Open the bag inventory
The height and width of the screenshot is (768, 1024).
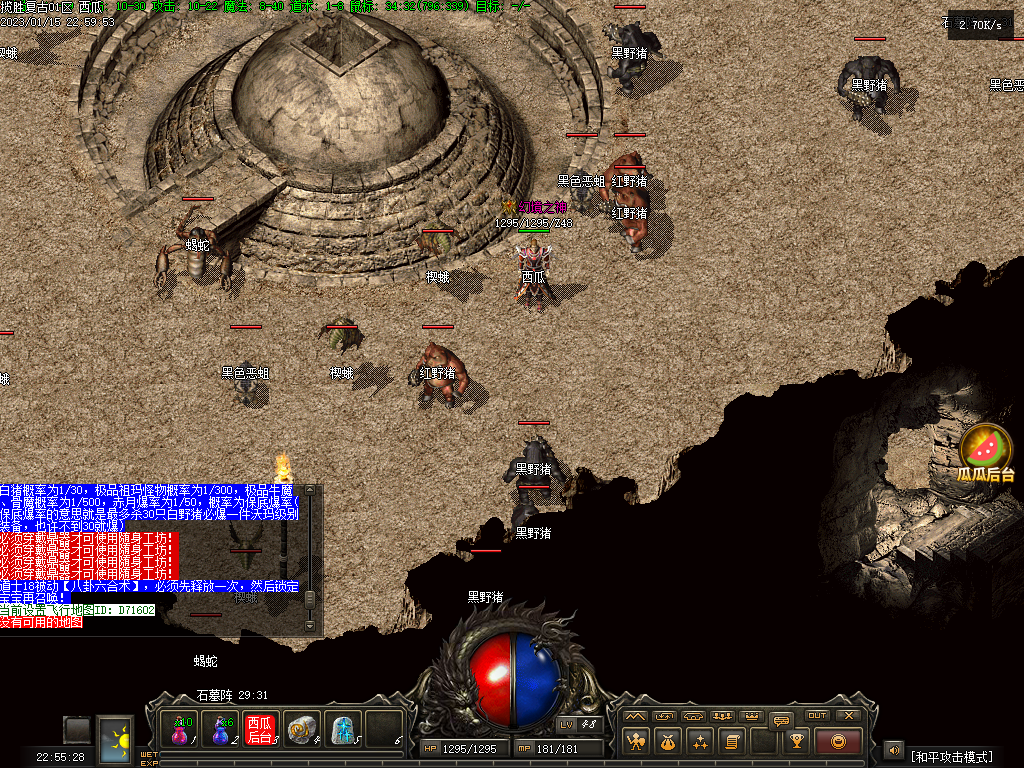click(x=668, y=741)
